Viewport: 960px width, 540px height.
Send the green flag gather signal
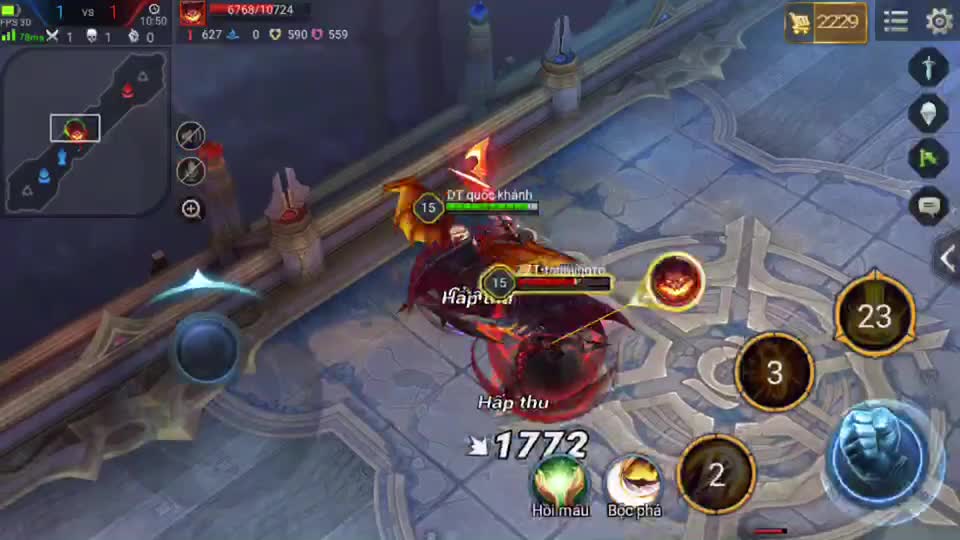click(928, 158)
